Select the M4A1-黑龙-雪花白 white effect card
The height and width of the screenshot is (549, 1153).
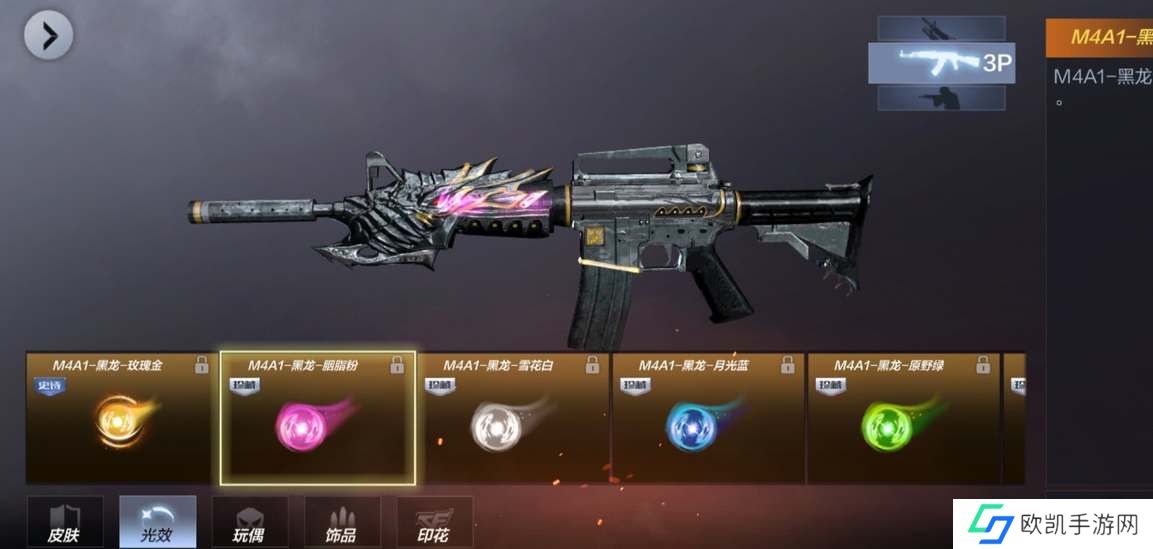tap(512, 419)
